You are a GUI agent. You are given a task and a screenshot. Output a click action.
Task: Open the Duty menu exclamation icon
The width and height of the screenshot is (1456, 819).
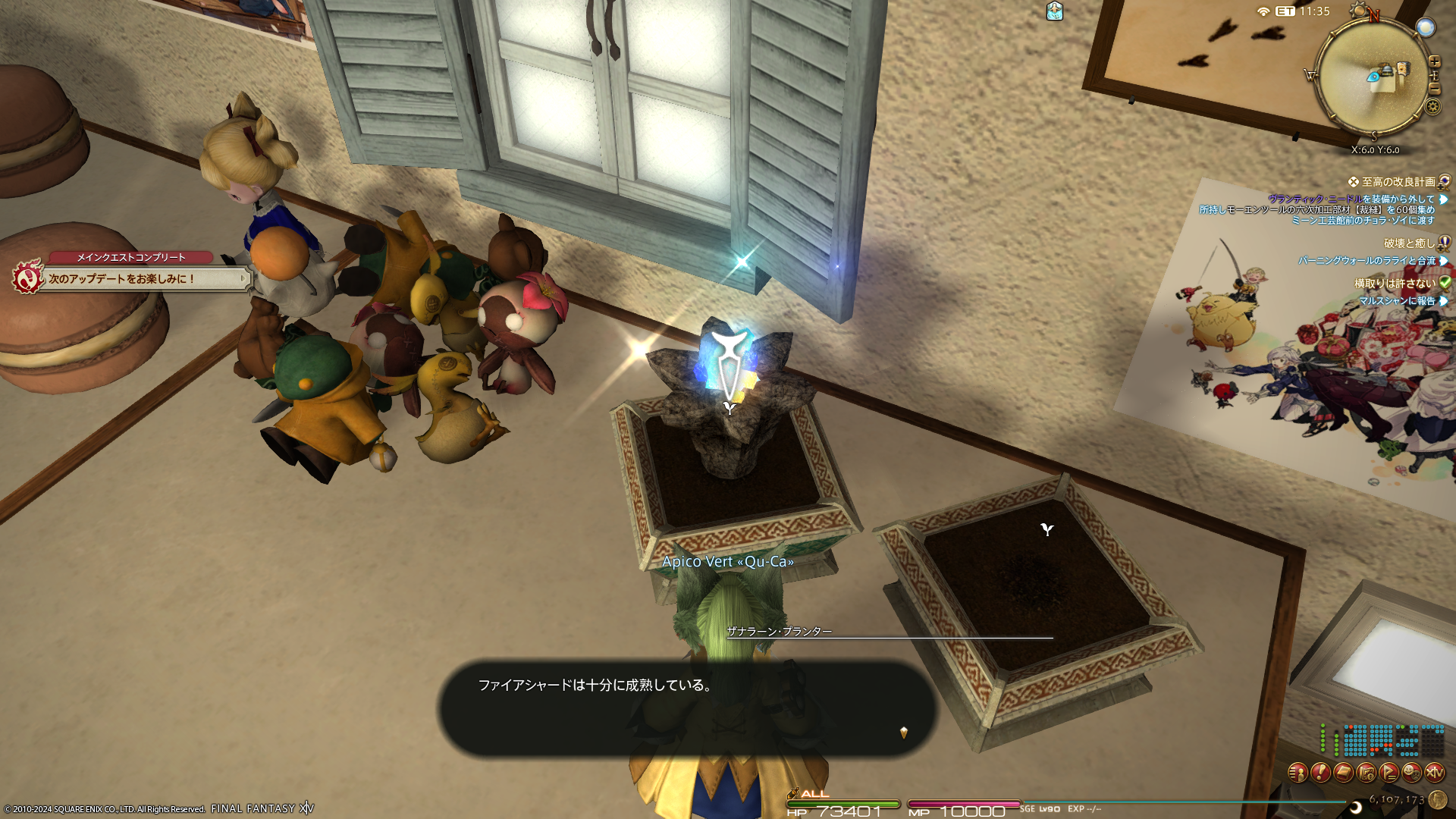point(1320,772)
